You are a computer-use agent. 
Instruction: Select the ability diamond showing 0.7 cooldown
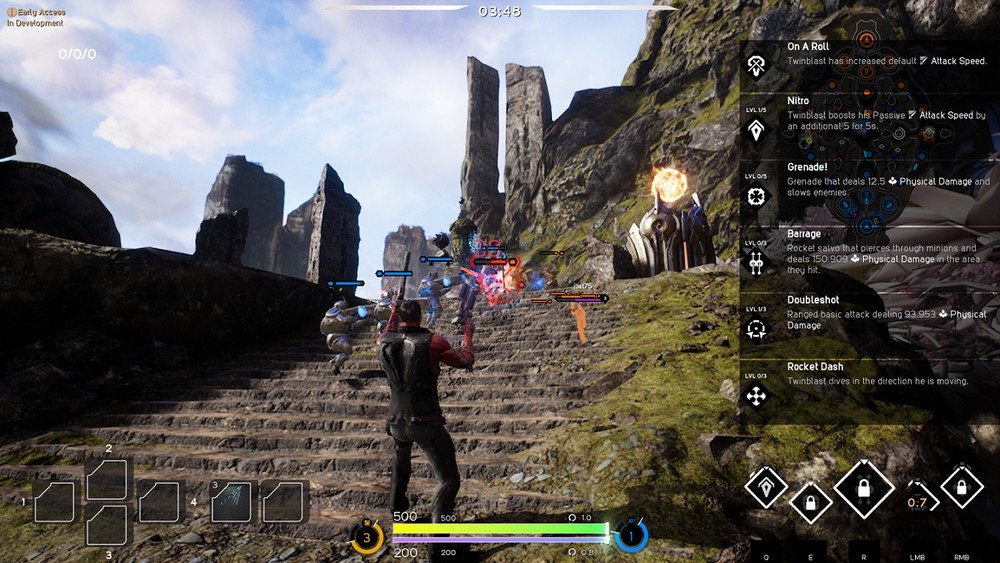click(918, 501)
